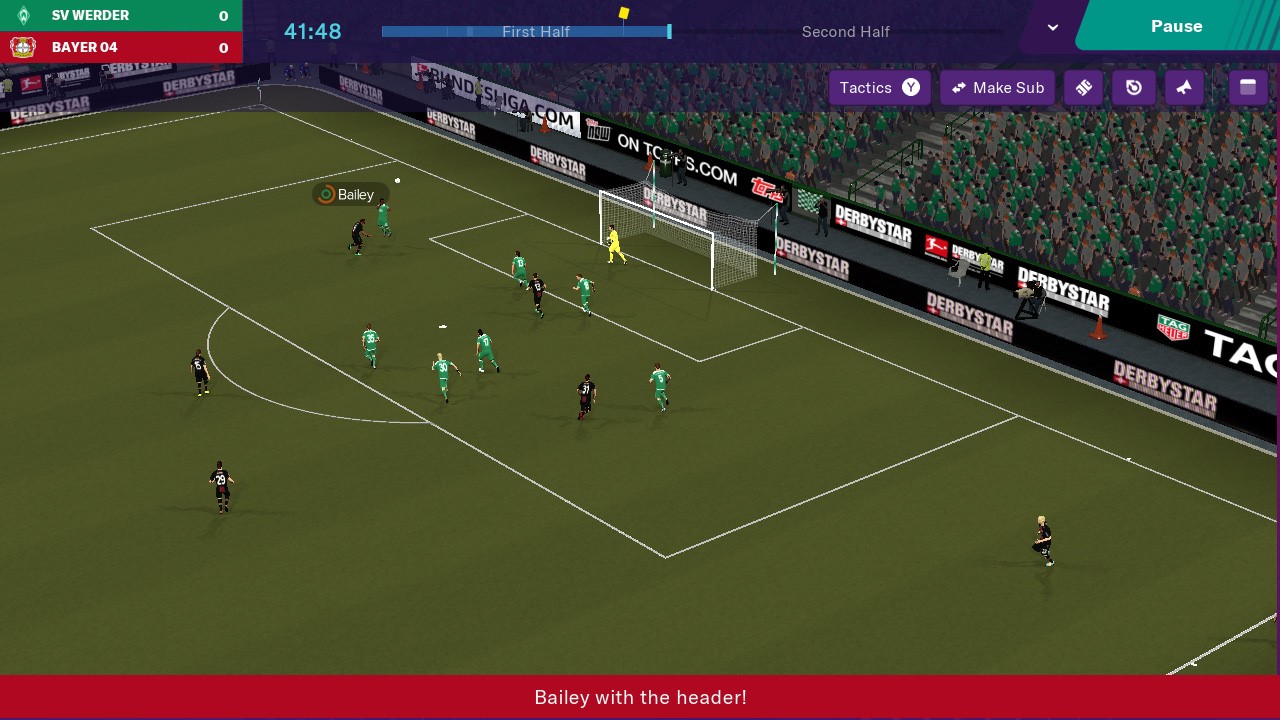Select the SV Werder team row
This screenshot has height=720, width=1280.
[121, 16]
